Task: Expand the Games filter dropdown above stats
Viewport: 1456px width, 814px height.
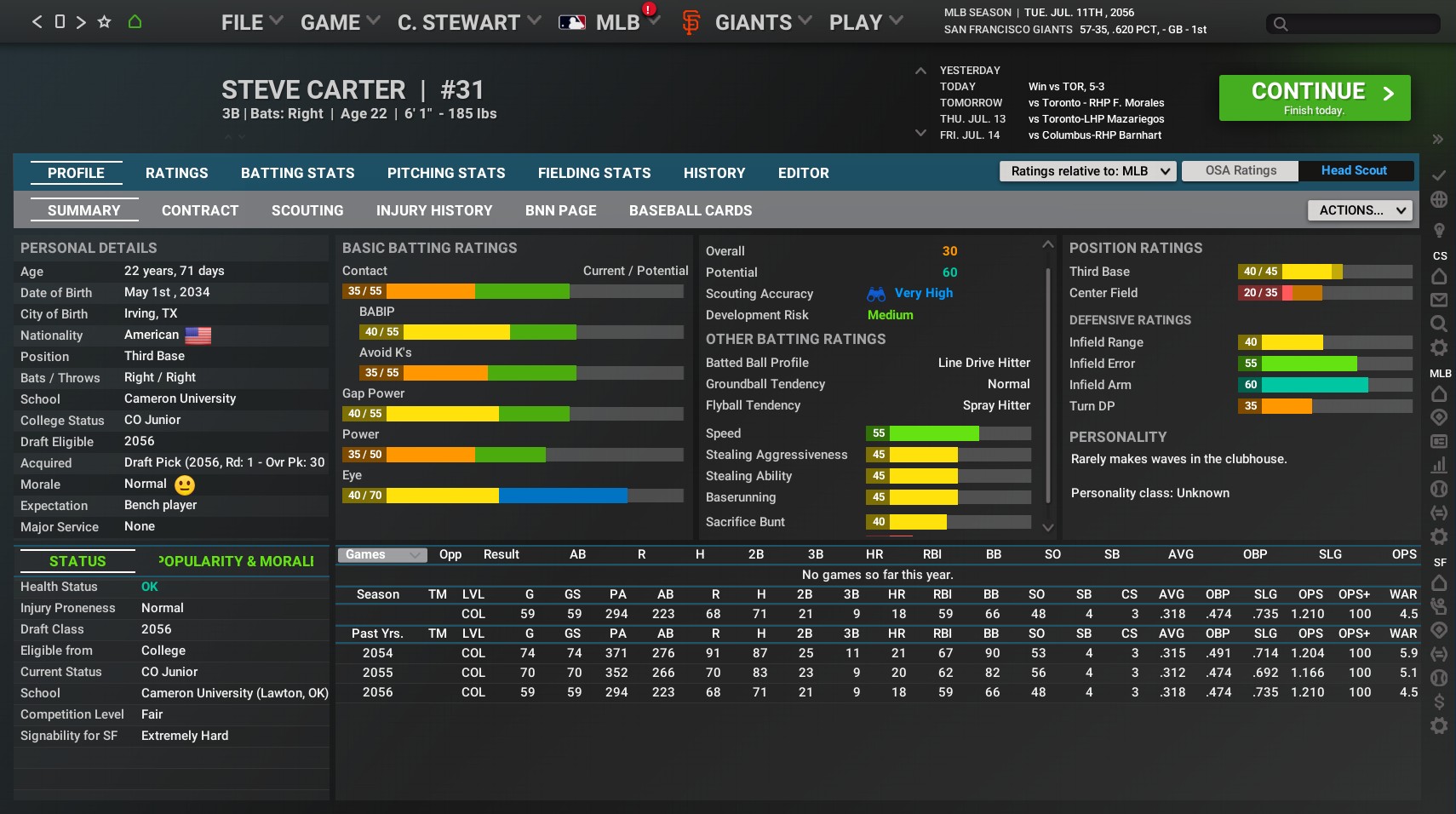Action: (x=381, y=554)
